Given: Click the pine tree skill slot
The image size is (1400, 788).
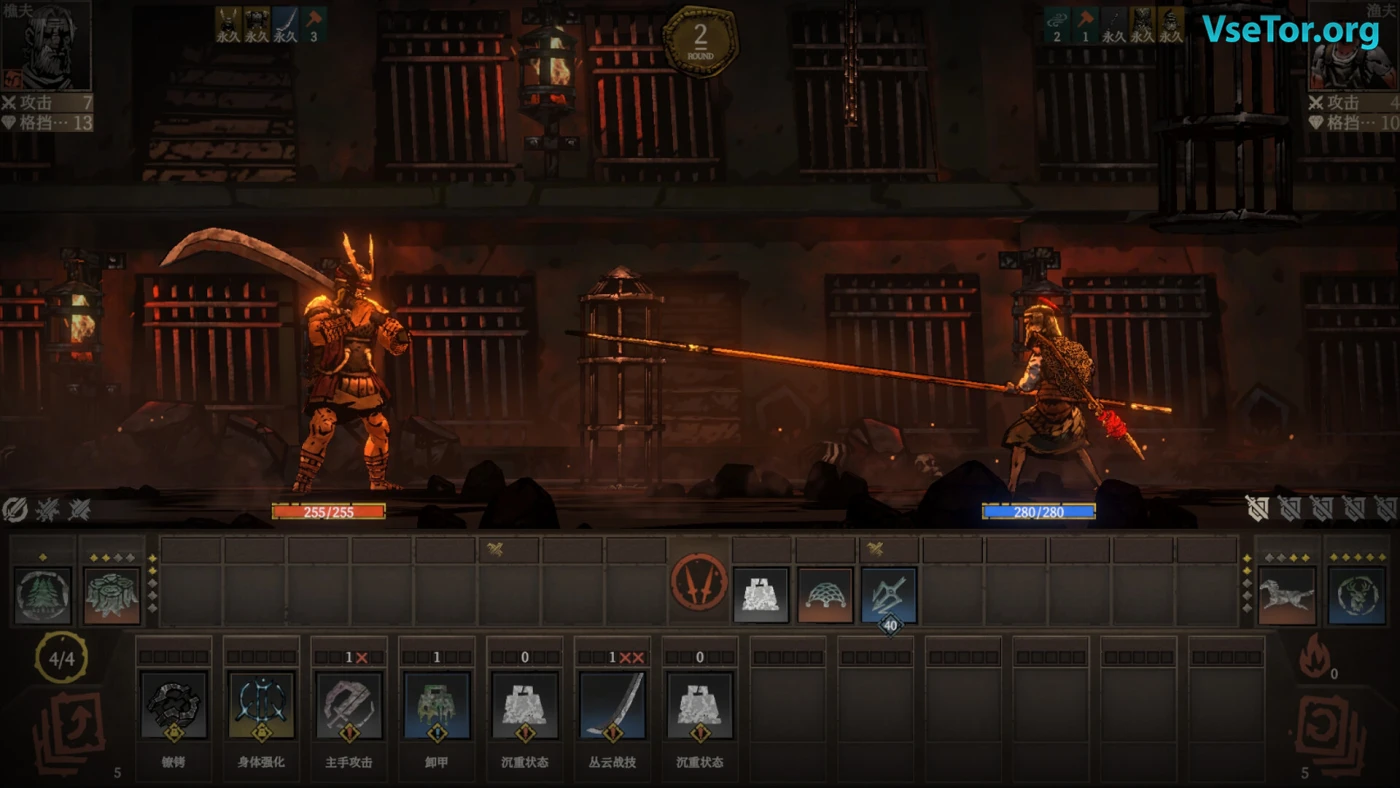Looking at the screenshot, I should 43,595.
